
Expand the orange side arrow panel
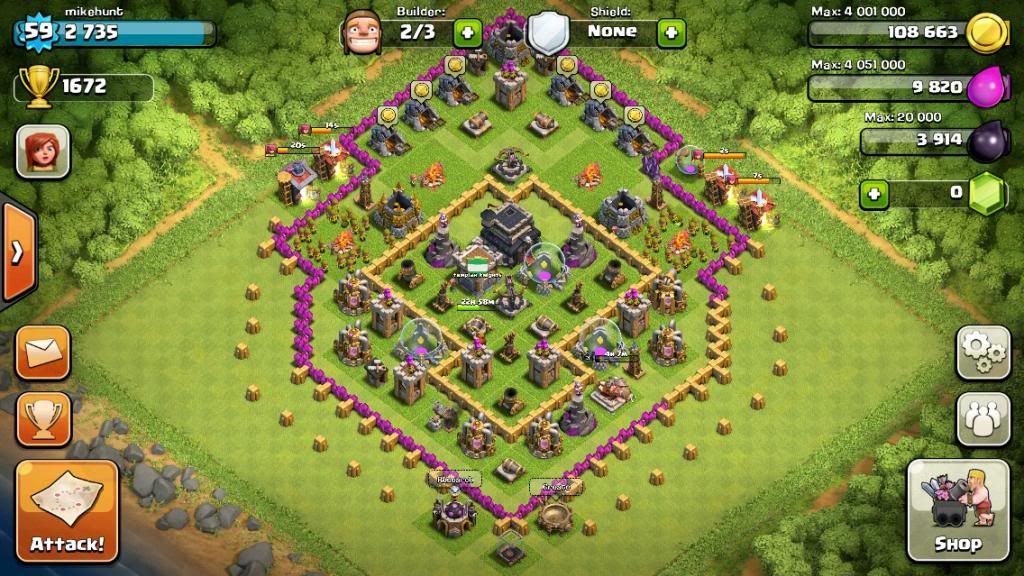tap(18, 252)
